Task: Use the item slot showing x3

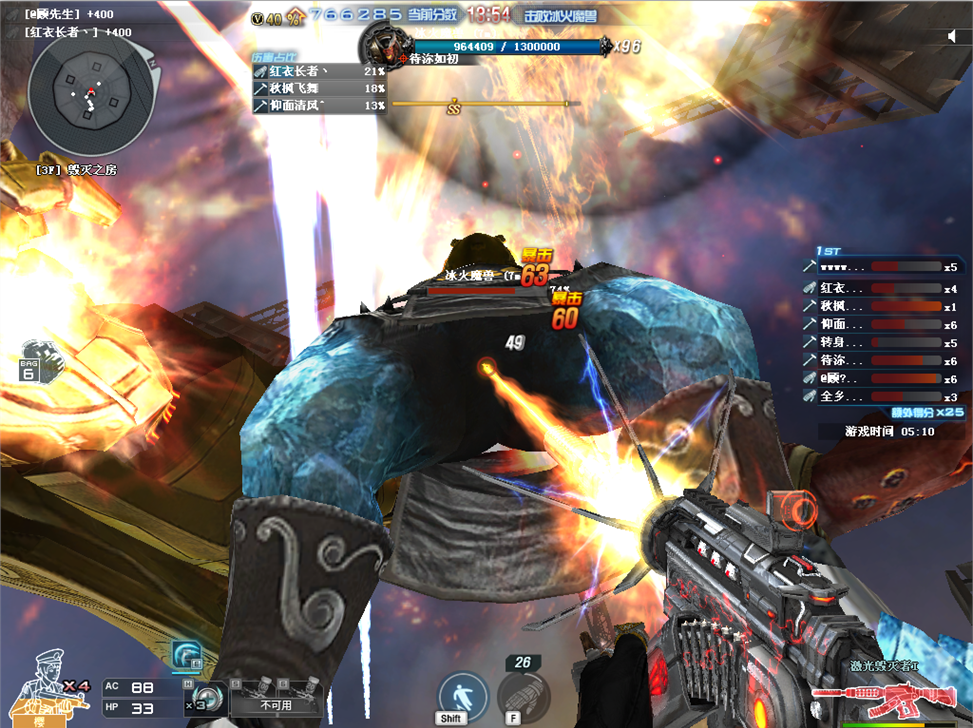Action: coord(209,699)
